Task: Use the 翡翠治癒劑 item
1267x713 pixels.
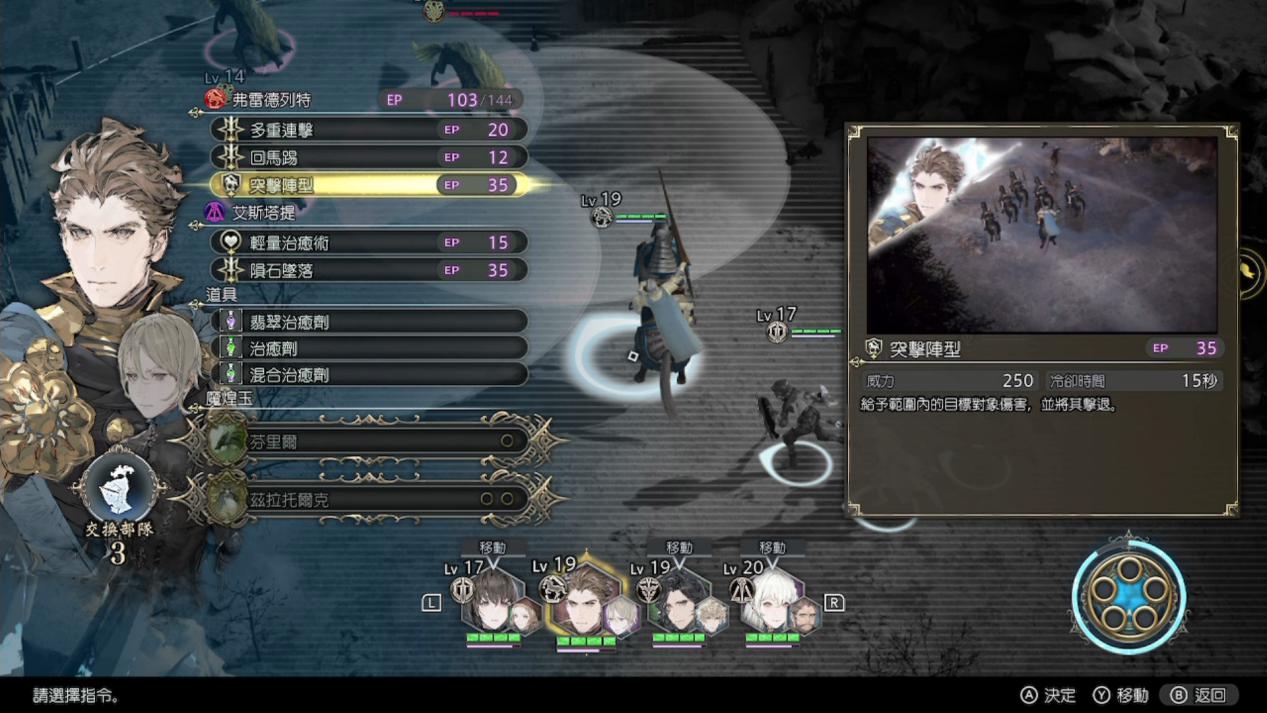Action: 370,322
